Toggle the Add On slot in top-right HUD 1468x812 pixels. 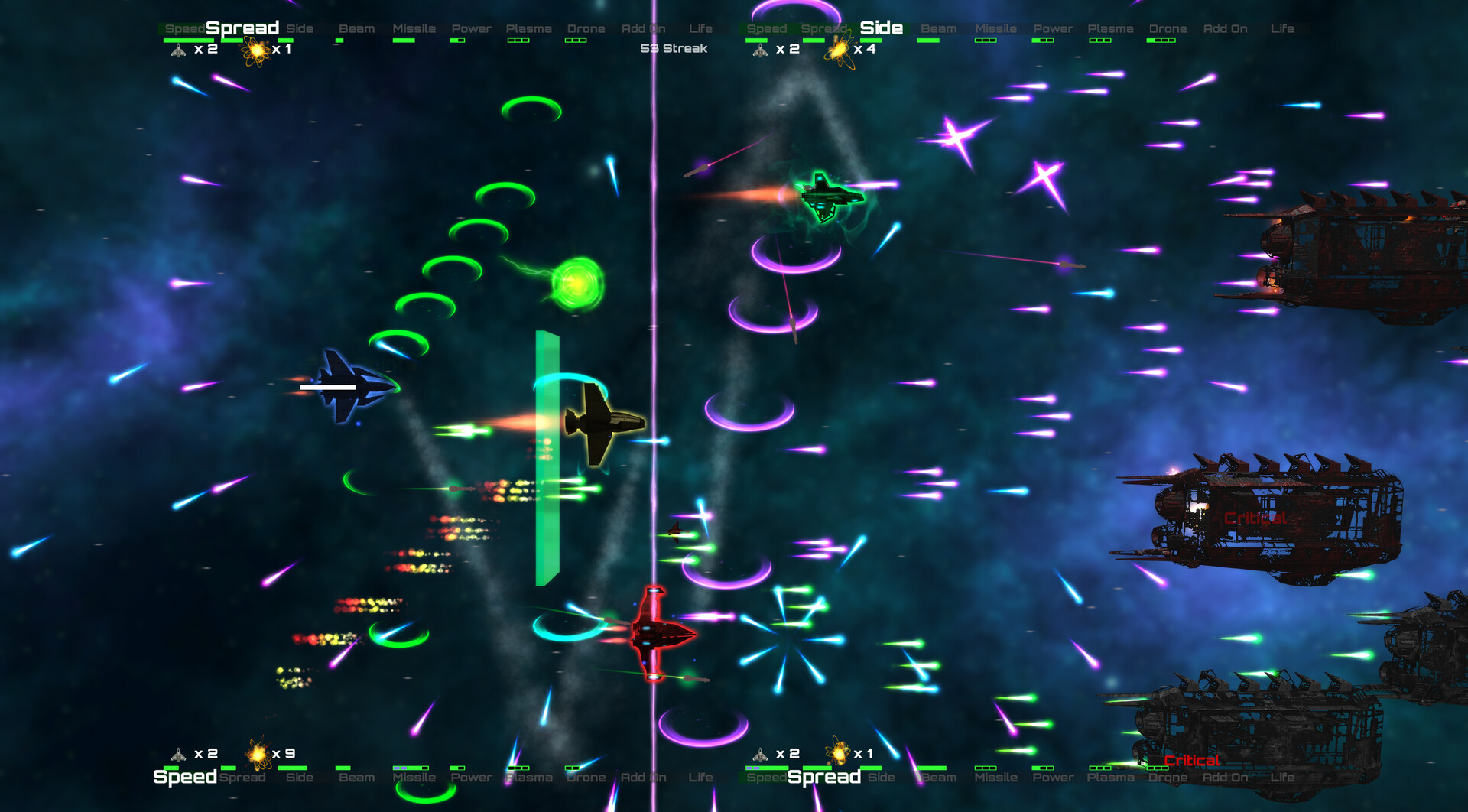[x=1224, y=28]
